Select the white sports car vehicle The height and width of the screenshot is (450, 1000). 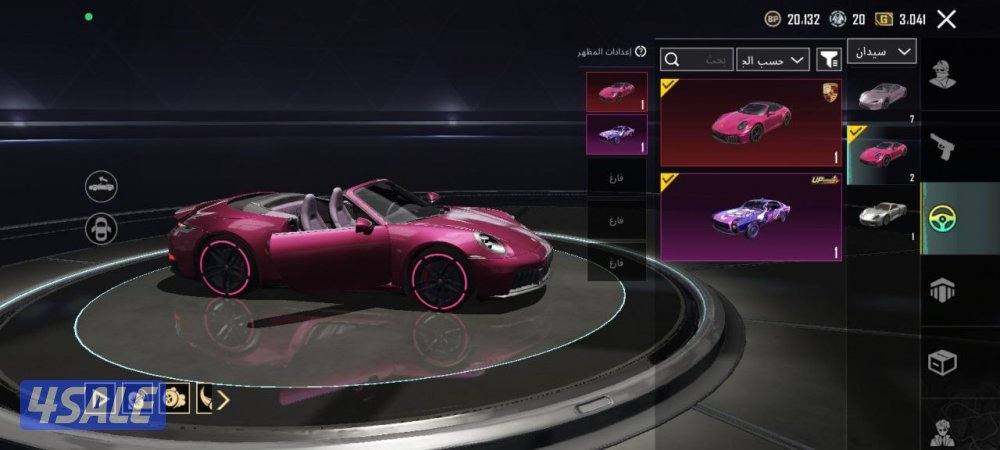coord(882,96)
